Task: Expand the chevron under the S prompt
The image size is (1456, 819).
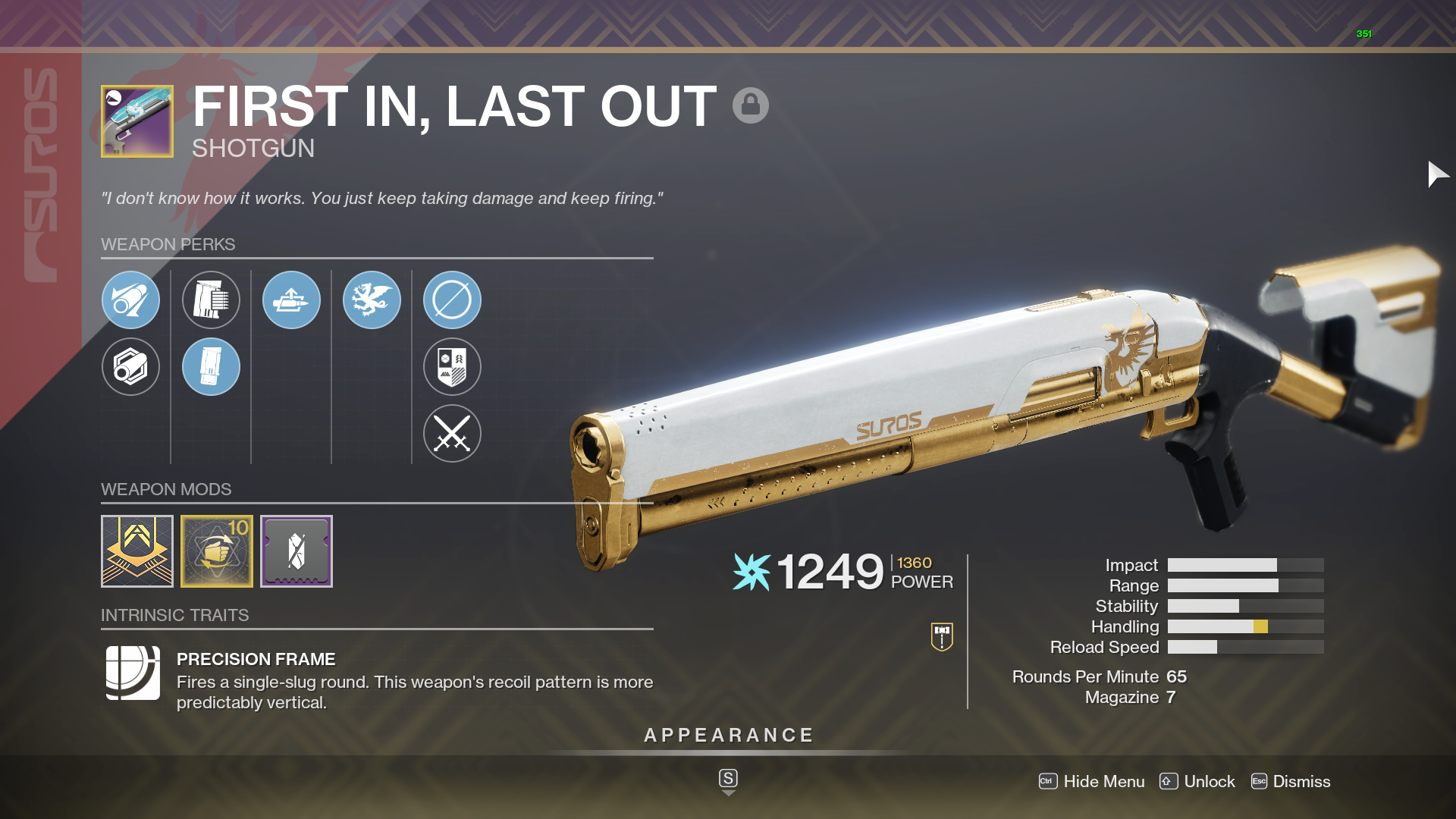Action: pyautogui.click(x=727, y=791)
